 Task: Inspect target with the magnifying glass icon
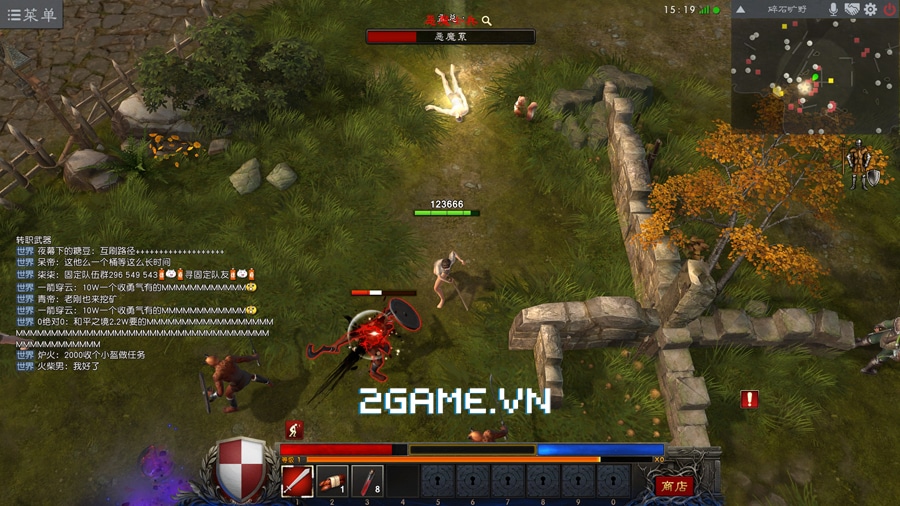[487, 20]
